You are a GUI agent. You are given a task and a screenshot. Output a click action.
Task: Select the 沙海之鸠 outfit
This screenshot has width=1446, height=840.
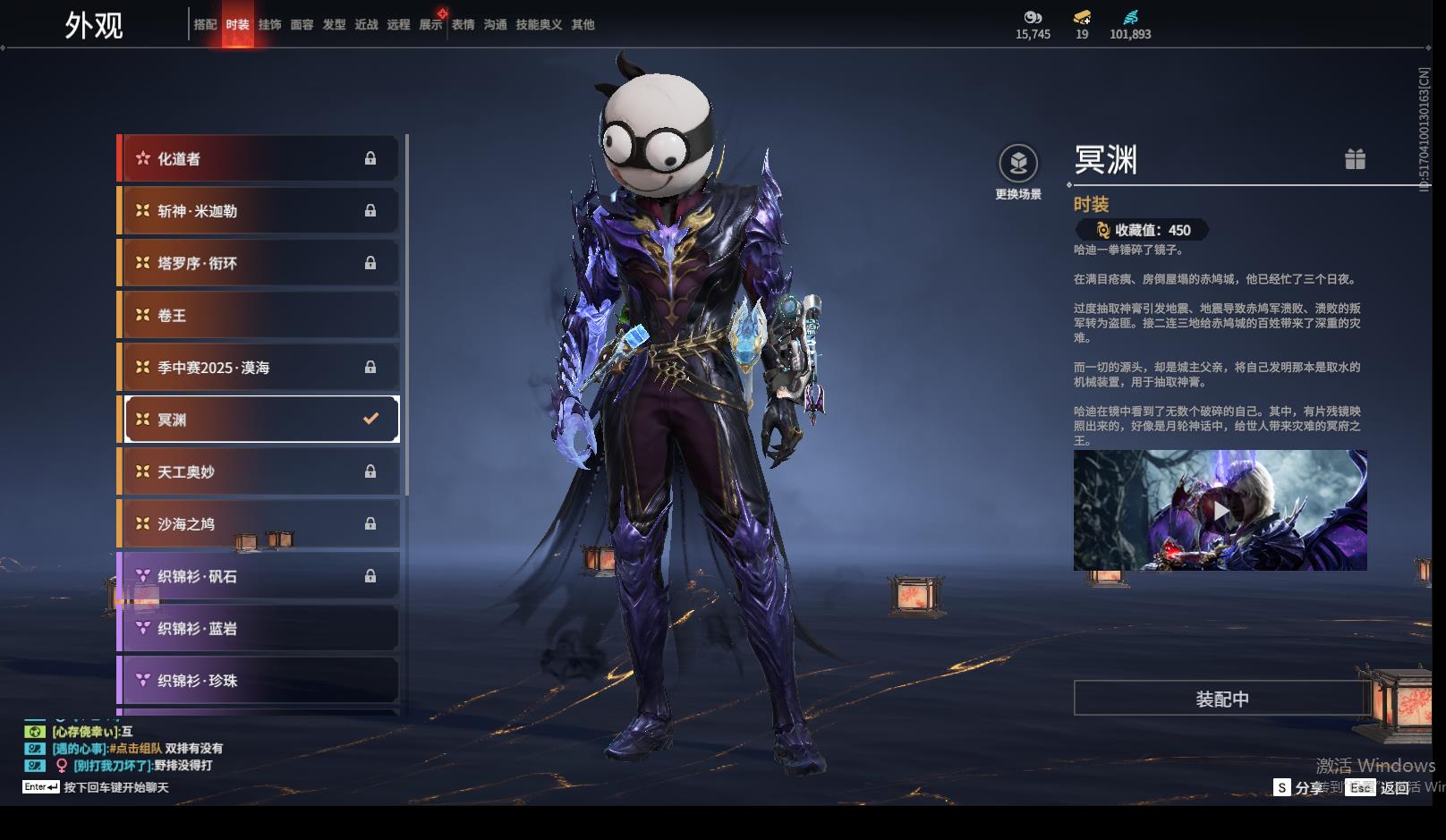pyautogui.click(x=259, y=524)
